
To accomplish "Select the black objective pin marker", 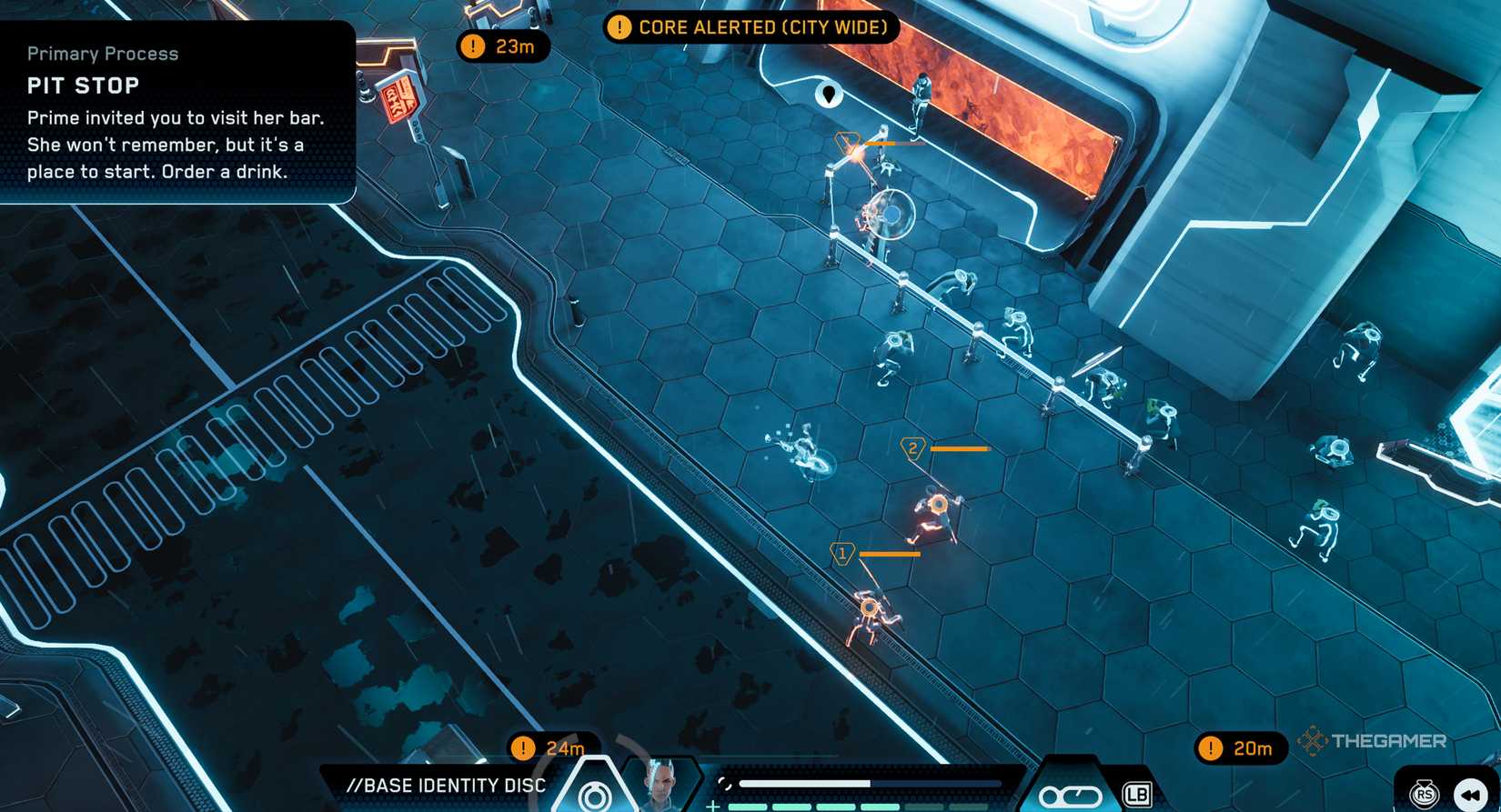I will [x=829, y=95].
